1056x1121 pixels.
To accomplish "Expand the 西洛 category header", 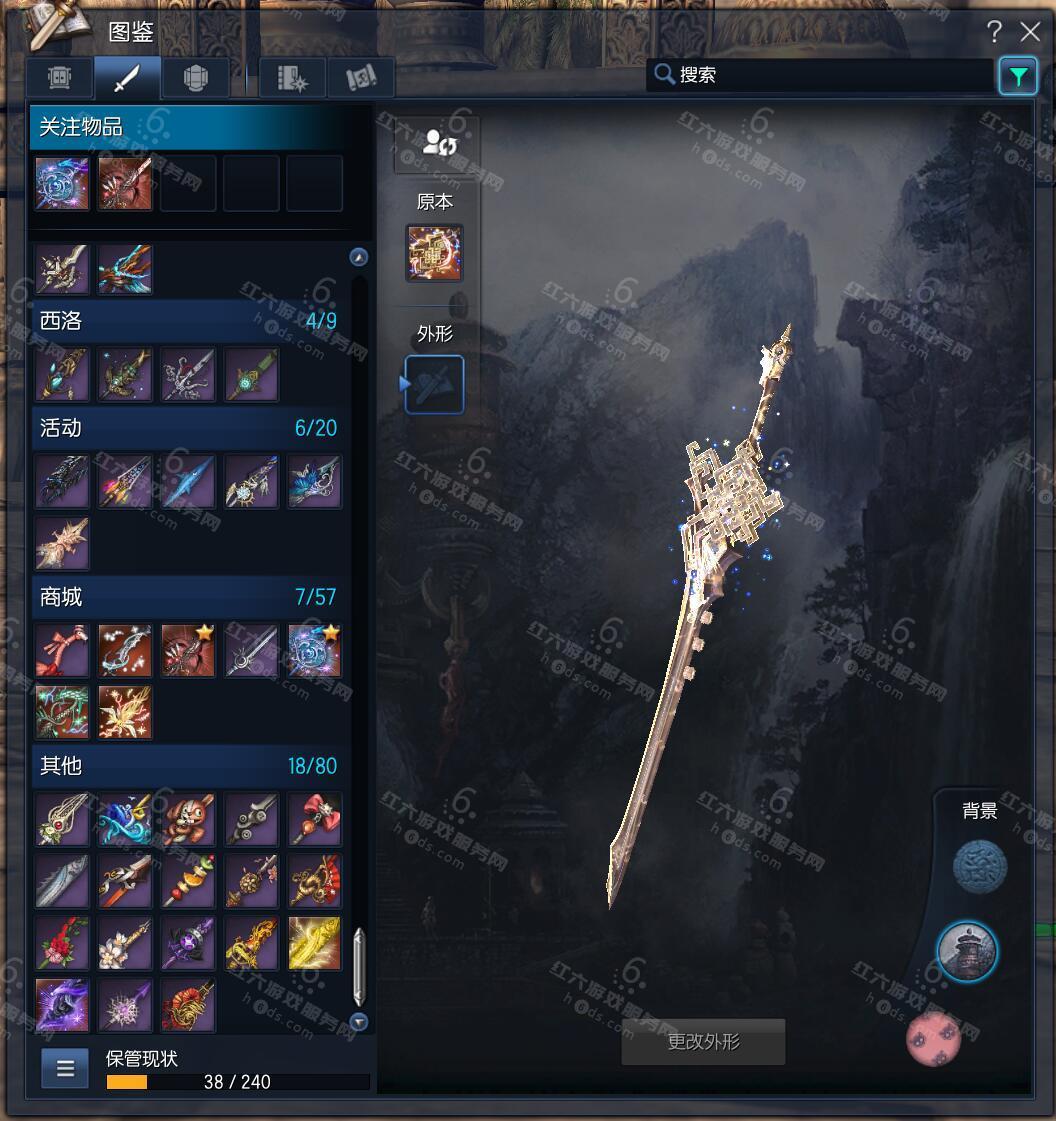I will click(187, 321).
